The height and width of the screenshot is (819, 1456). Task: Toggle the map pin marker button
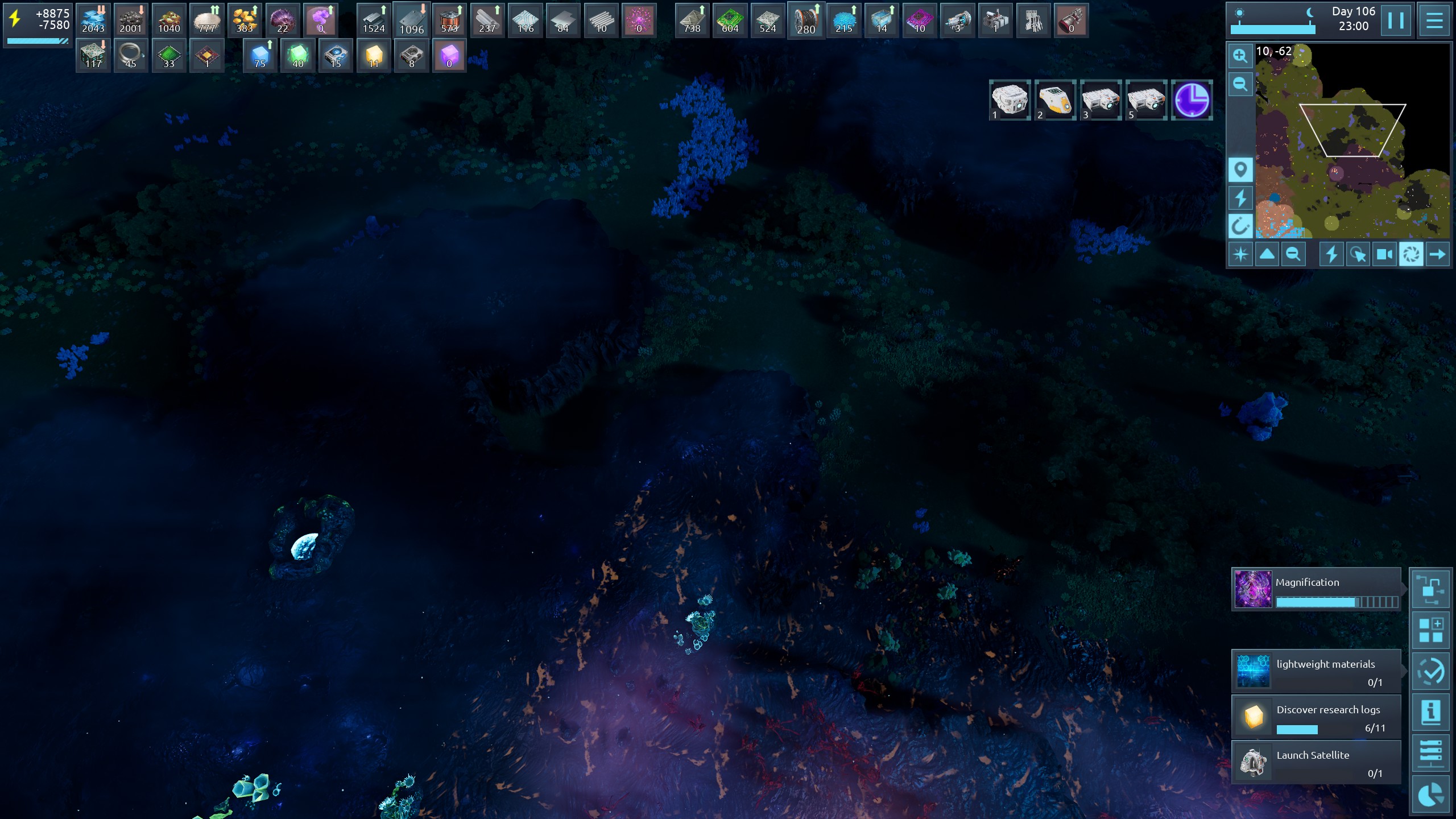[1240, 170]
